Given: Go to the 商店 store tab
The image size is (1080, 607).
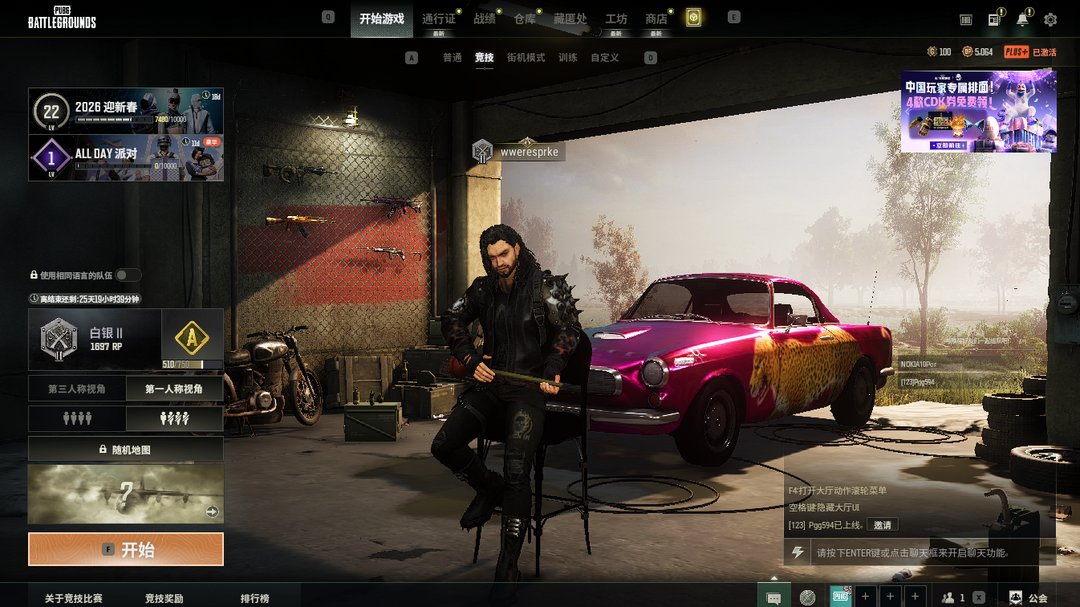Looking at the screenshot, I should (x=656, y=19).
